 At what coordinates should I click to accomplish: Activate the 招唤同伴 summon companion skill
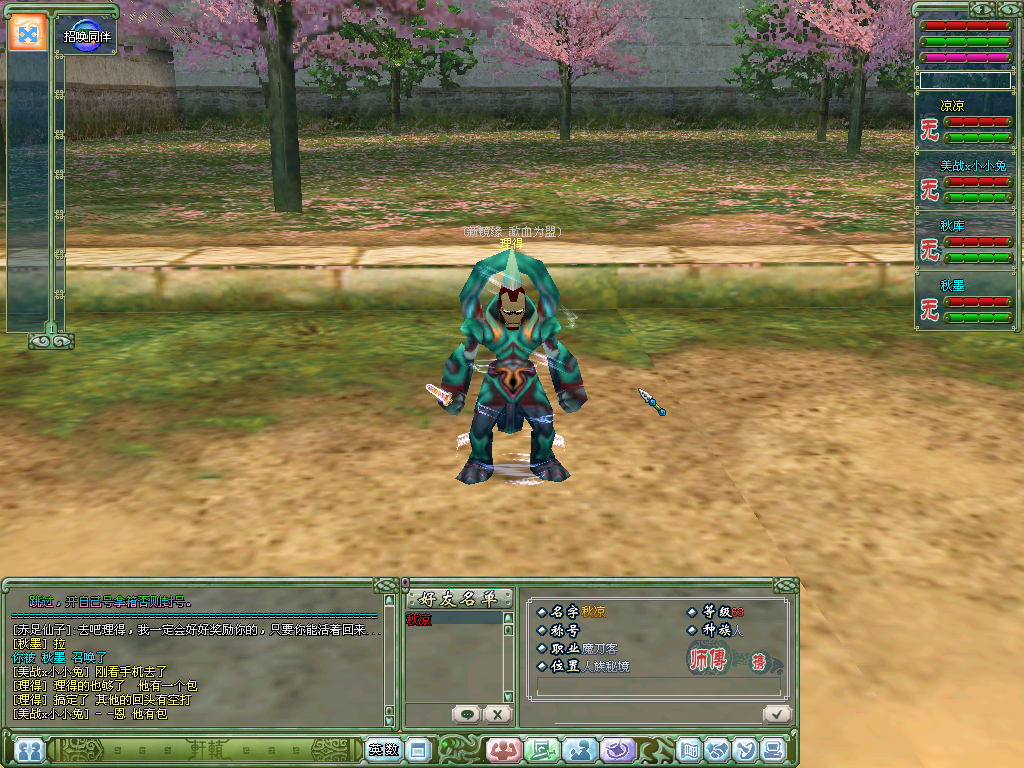(86, 35)
